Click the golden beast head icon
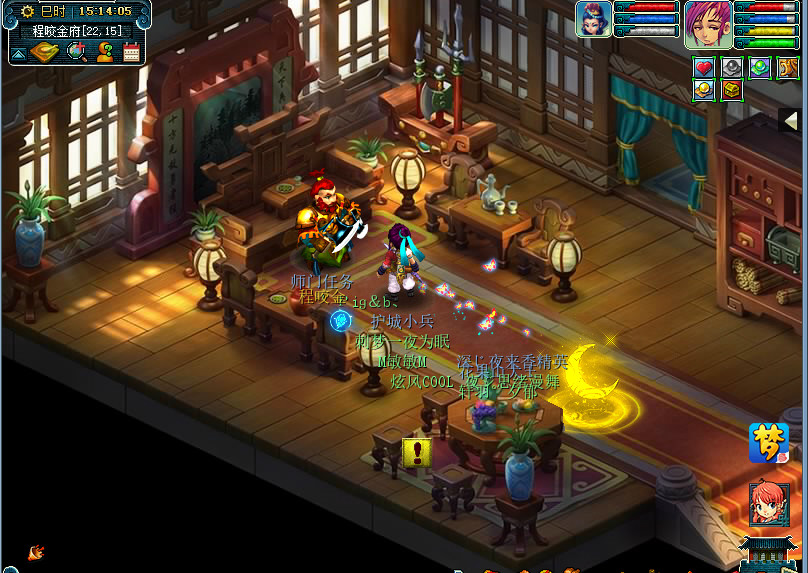Image resolution: width=808 pixels, height=573 pixels. 788,68
